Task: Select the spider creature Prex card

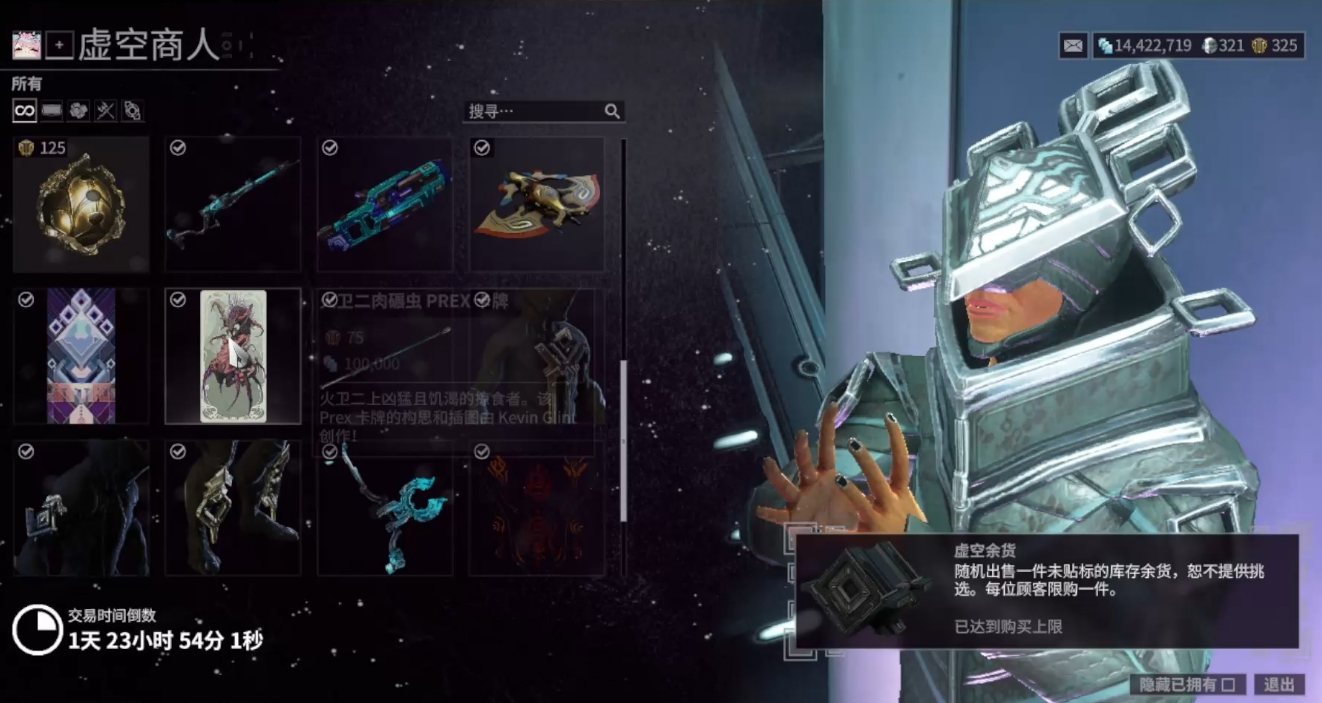Action: 233,357
